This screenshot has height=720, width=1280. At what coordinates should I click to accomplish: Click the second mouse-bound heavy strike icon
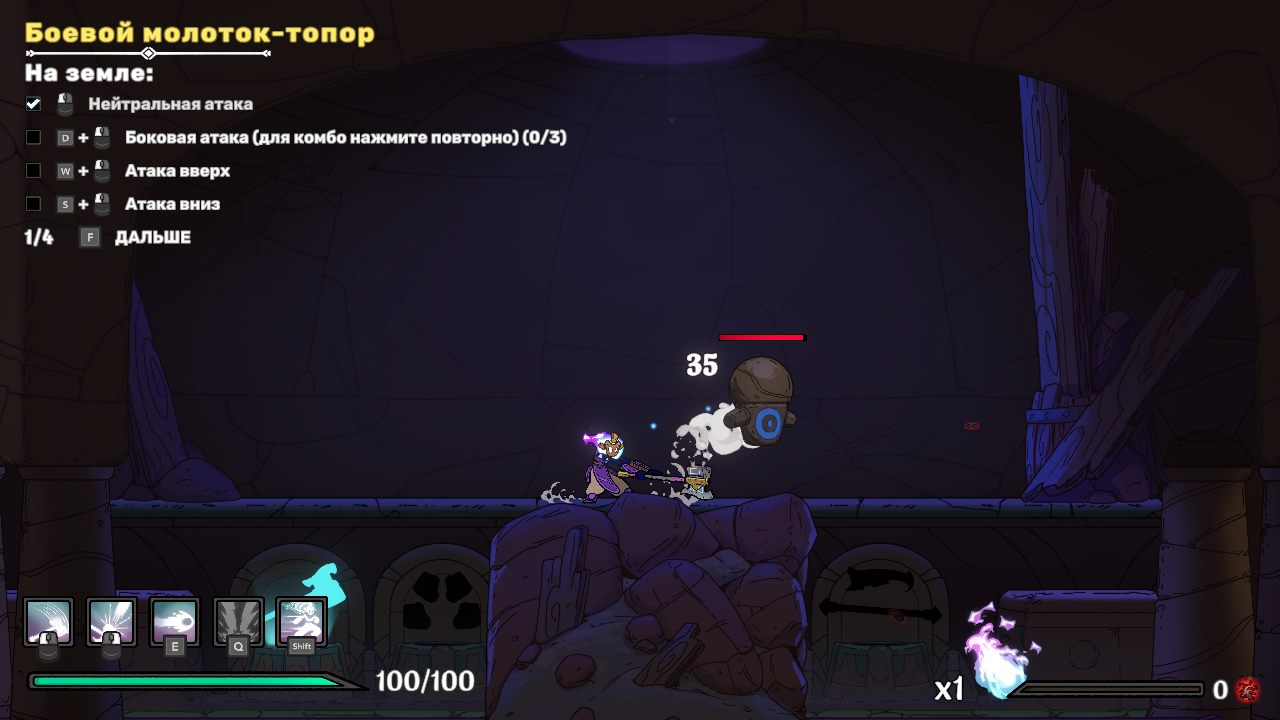tap(111, 621)
